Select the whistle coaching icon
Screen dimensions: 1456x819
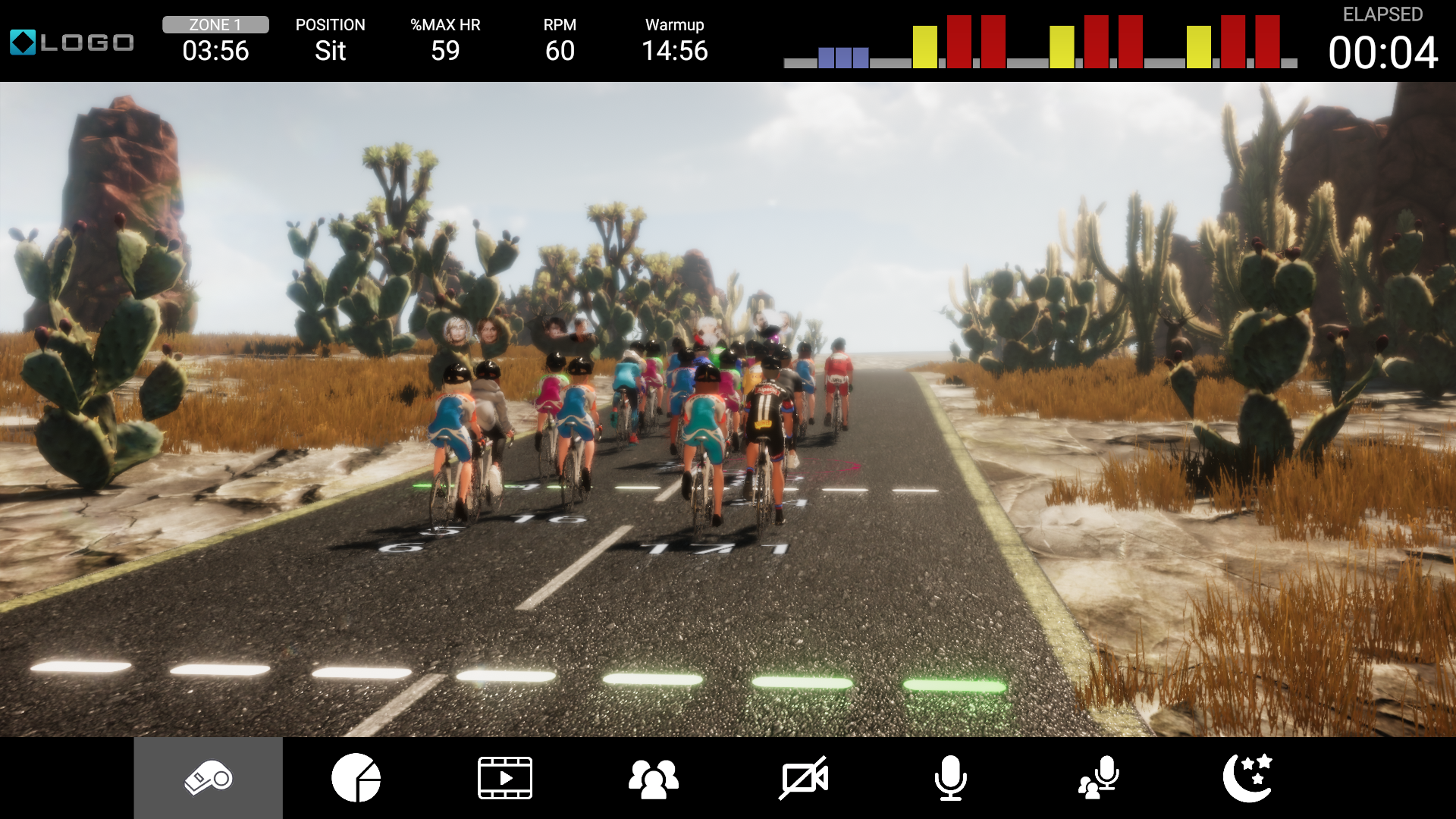(208, 777)
